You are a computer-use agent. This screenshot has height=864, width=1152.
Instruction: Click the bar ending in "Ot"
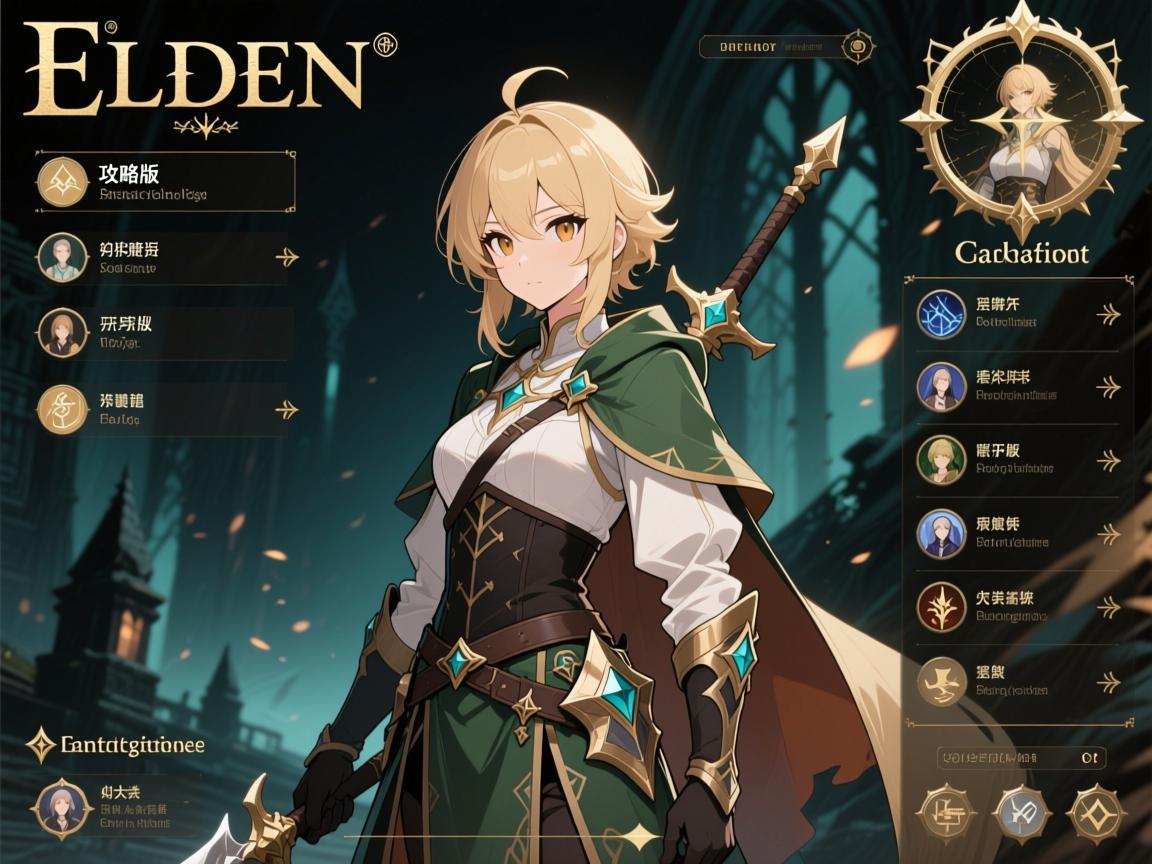(1021, 758)
